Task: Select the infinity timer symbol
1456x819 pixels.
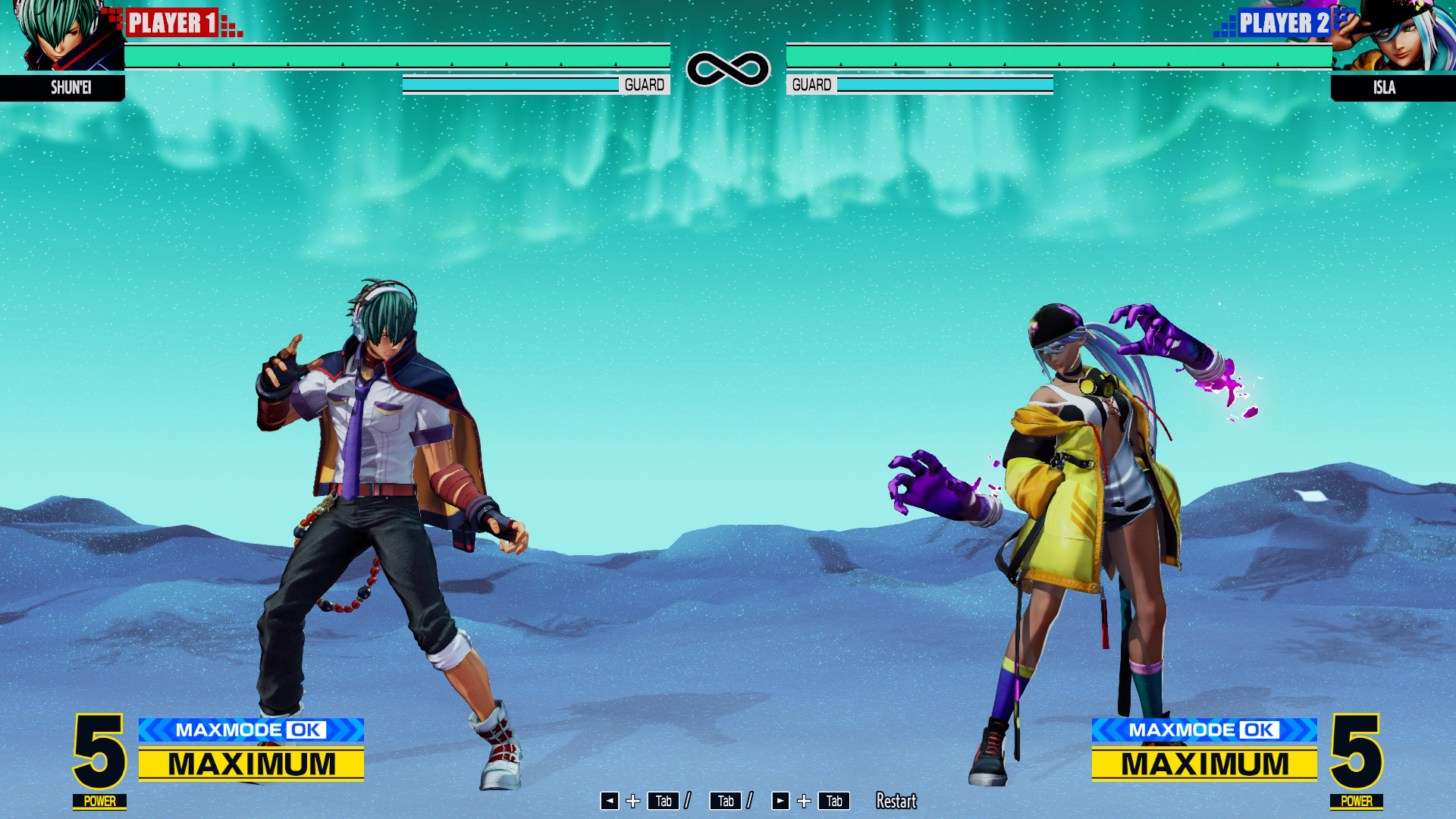Action: 726,68
